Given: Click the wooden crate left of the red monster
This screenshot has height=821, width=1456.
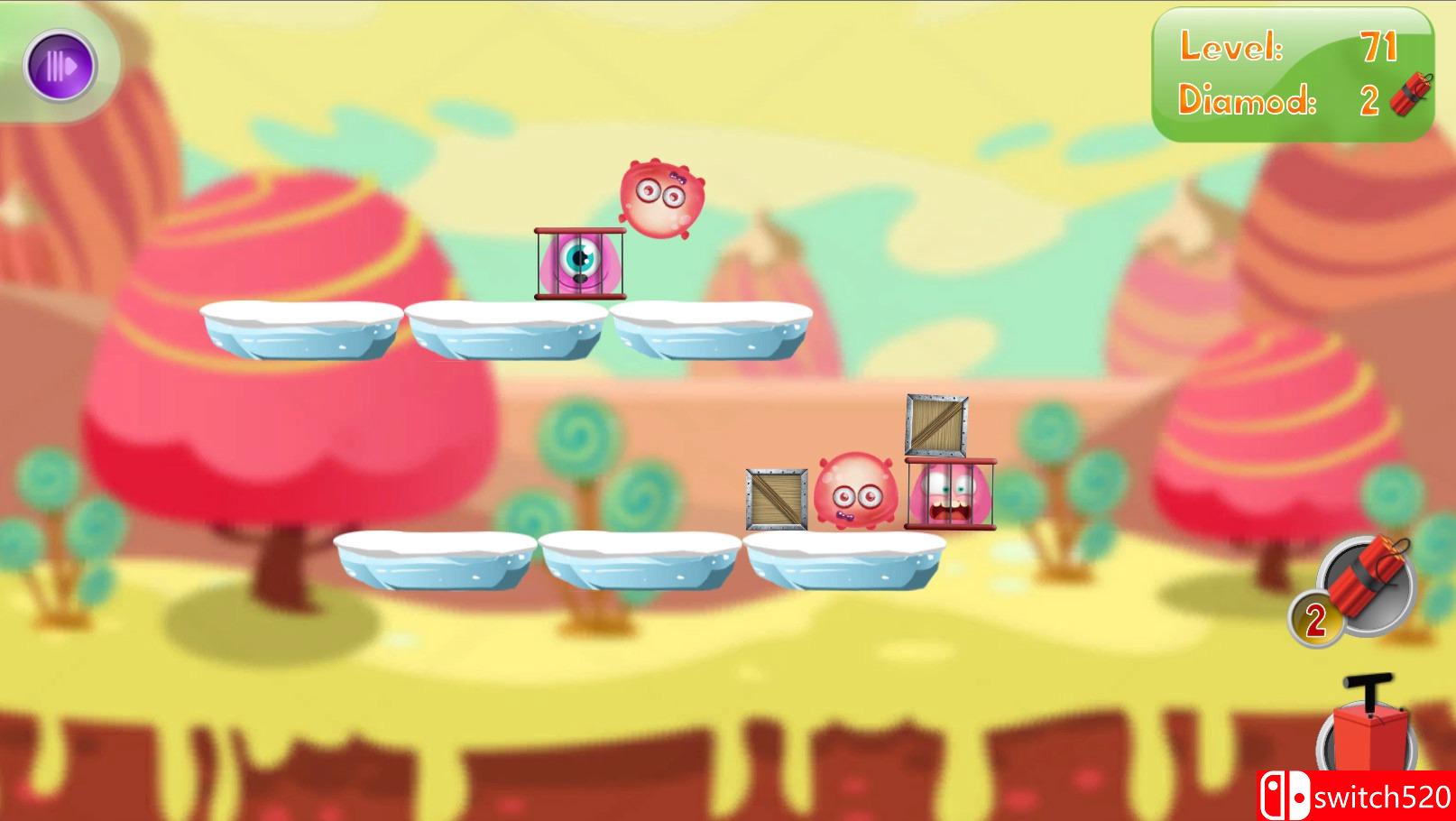Looking at the screenshot, I should pyautogui.click(x=773, y=497).
